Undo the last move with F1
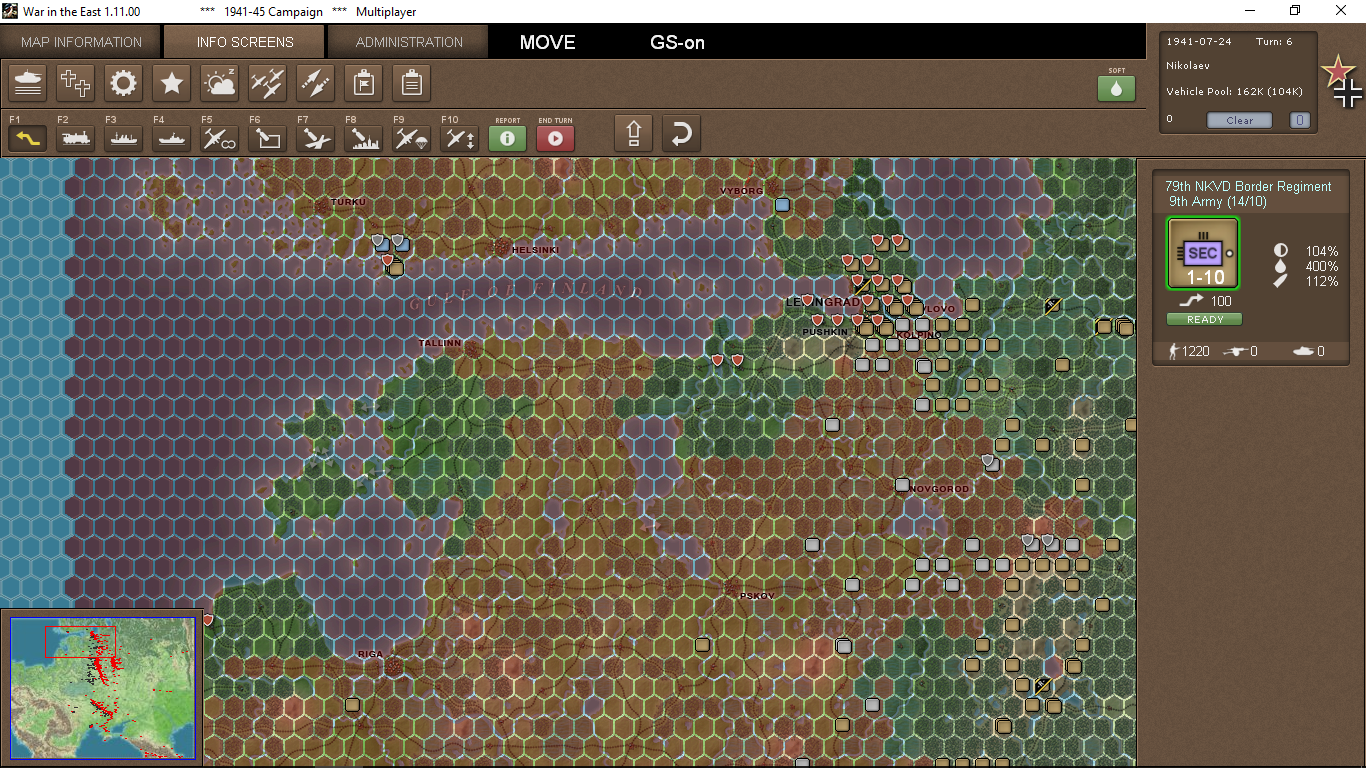1366x768 pixels. 27,138
